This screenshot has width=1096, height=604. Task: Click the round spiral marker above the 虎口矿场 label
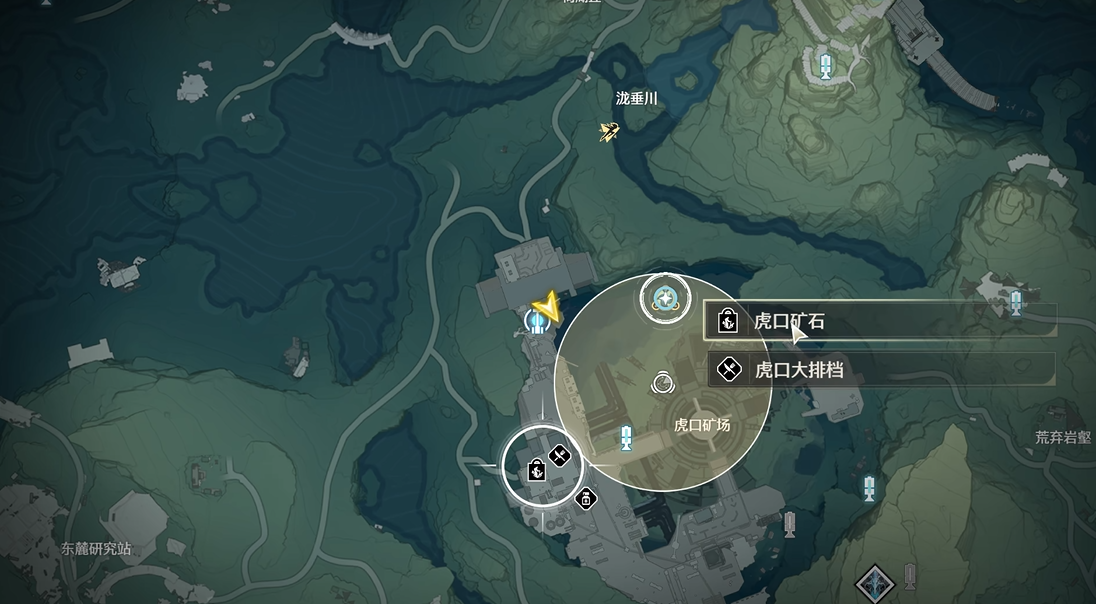pyautogui.click(x=662, y=381)
